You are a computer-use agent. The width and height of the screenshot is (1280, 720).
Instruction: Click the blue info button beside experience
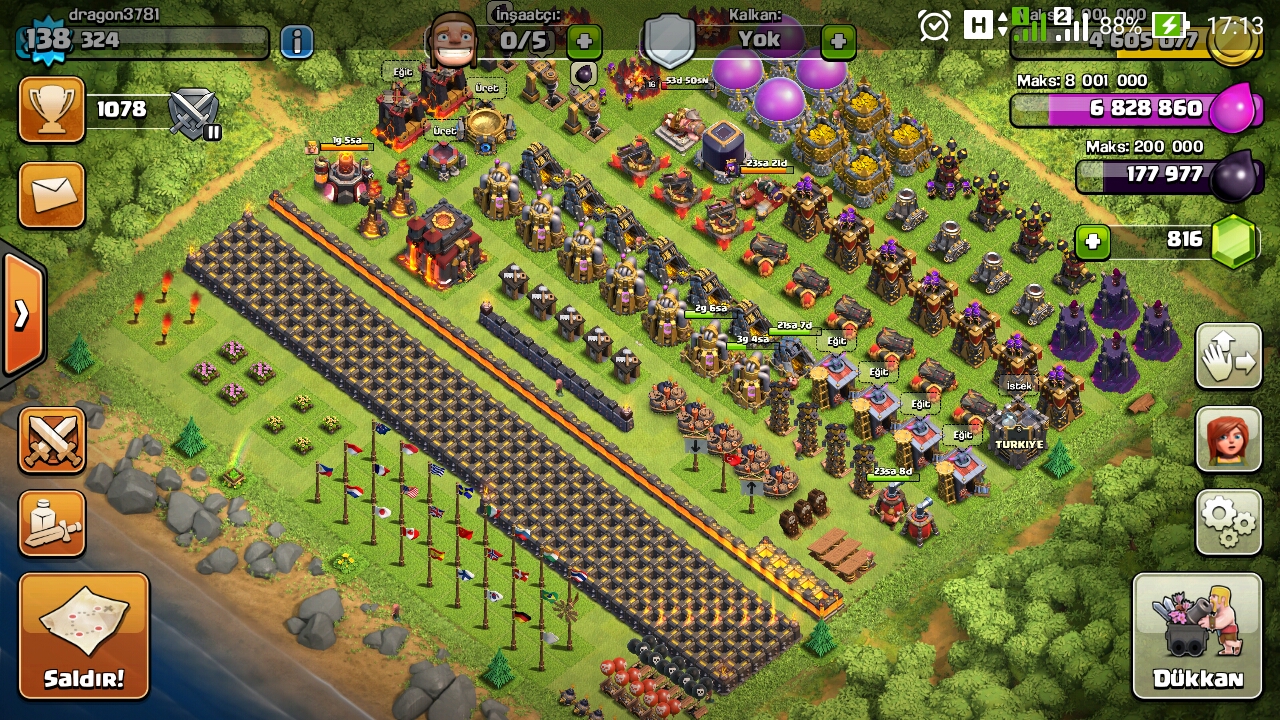[x=296, y=41]
